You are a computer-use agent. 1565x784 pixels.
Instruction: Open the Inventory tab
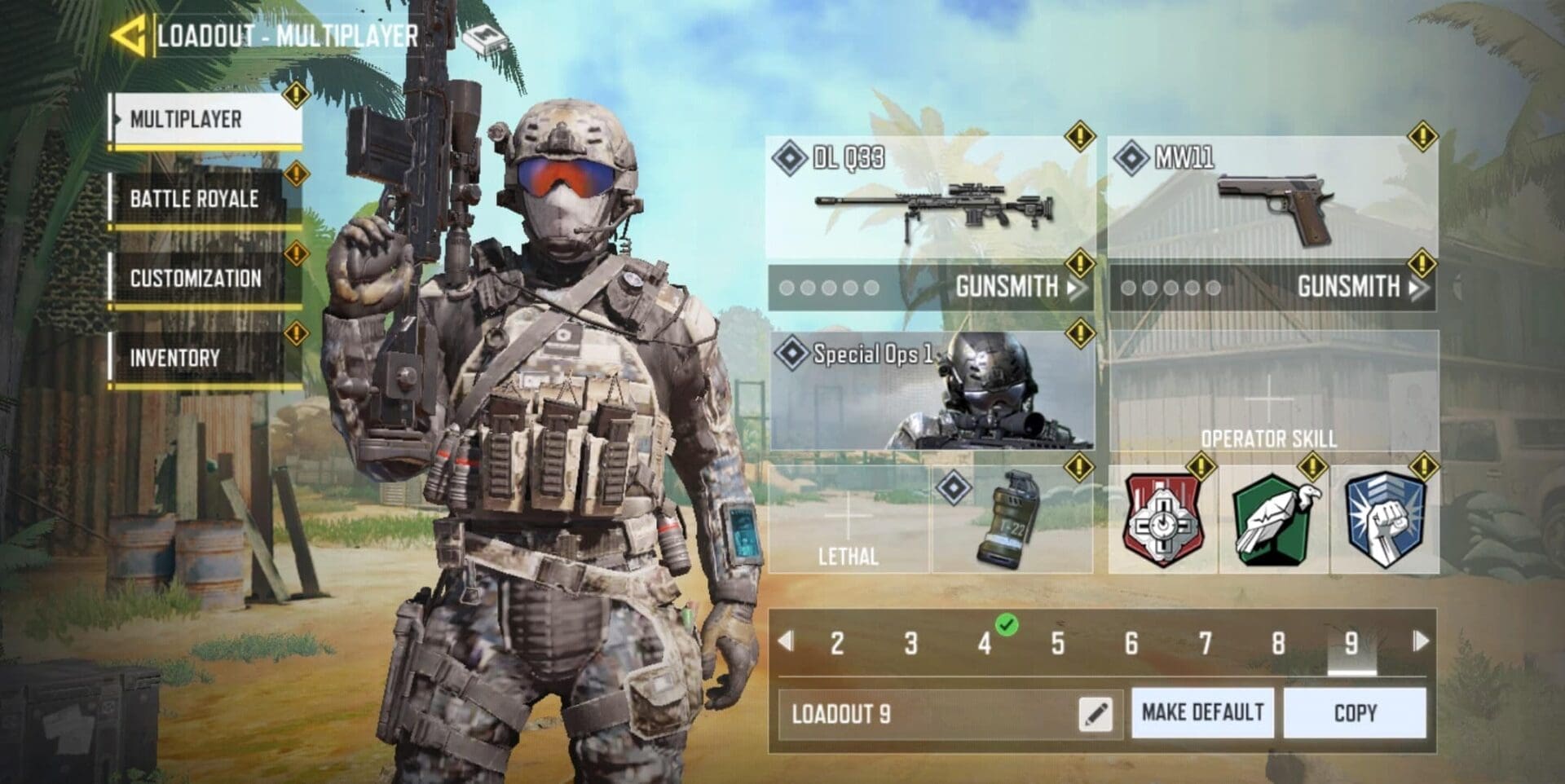pos(205,357)
